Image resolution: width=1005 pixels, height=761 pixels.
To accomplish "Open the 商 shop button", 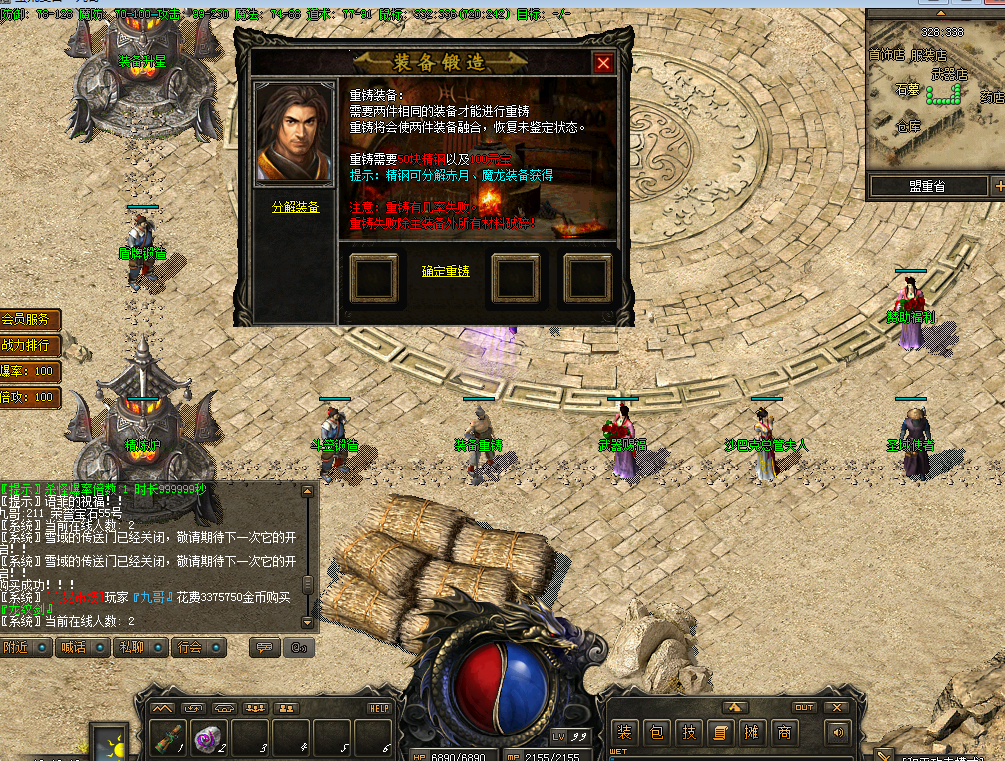I will pyautogui.click(x=784, y=733).
